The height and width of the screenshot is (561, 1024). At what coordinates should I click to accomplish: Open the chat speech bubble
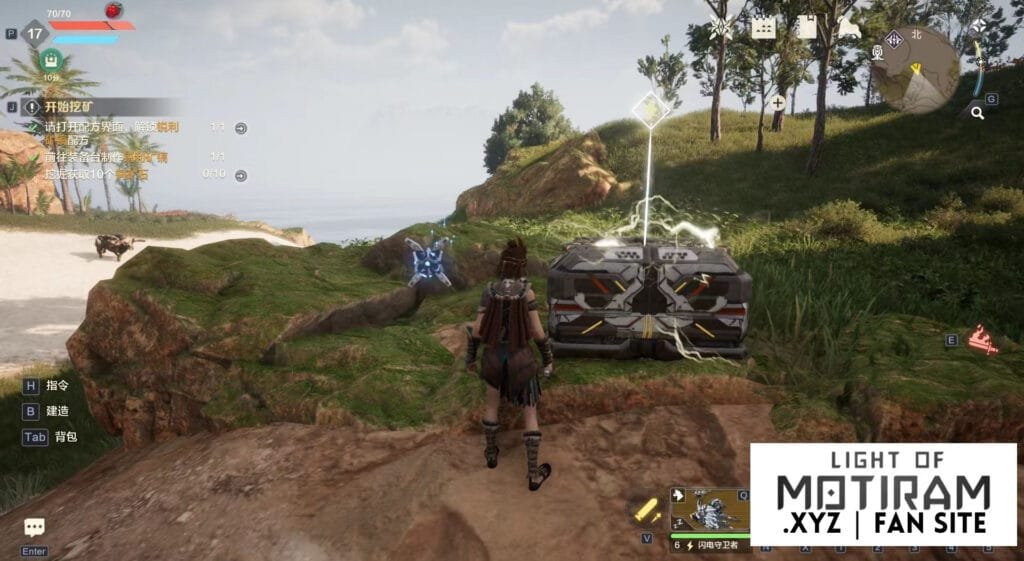[x=34, y=527]
